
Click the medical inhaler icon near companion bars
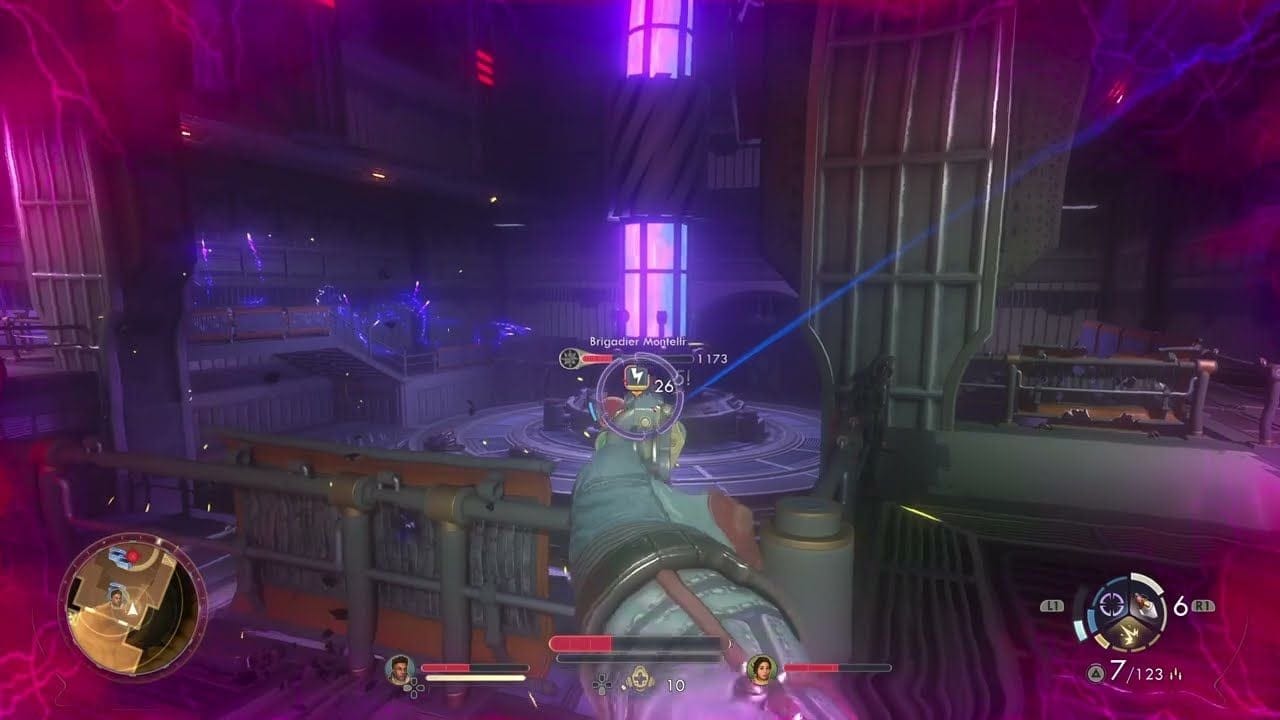click(x=640, y=680)
